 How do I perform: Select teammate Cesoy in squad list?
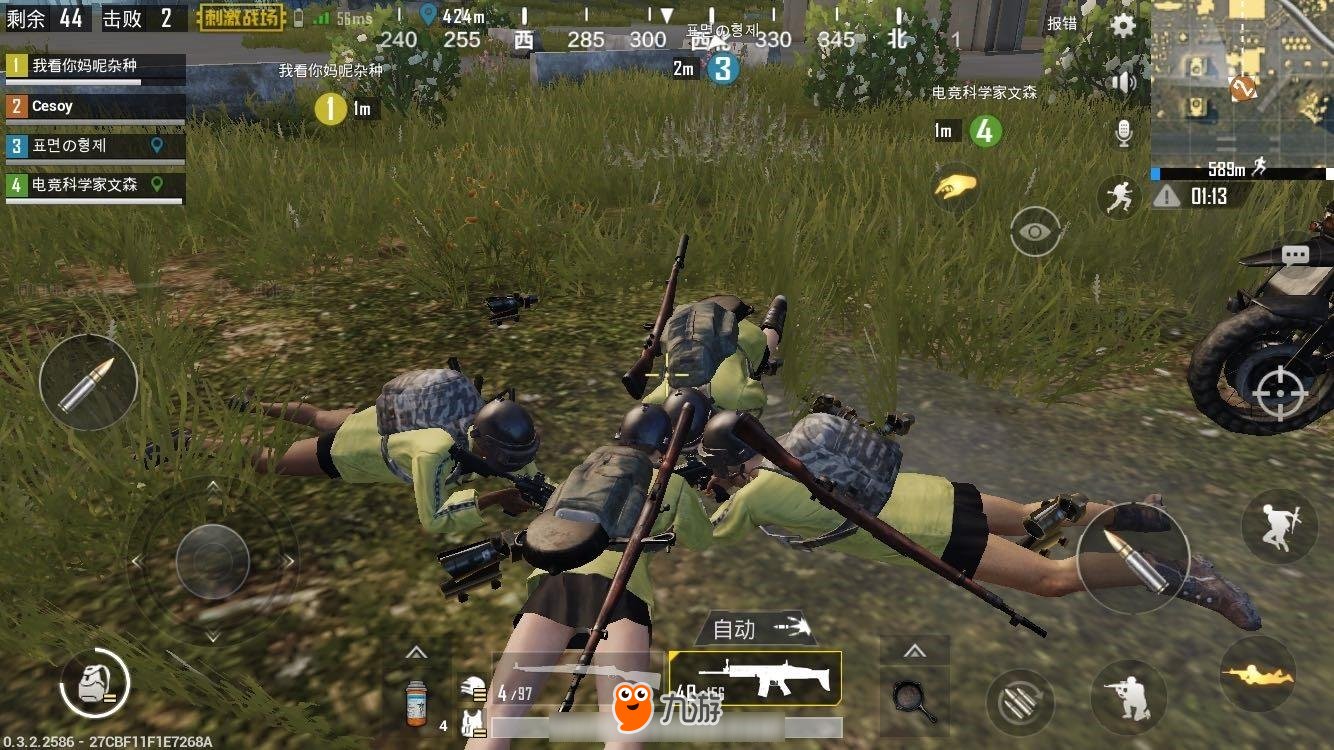(95, 107)
